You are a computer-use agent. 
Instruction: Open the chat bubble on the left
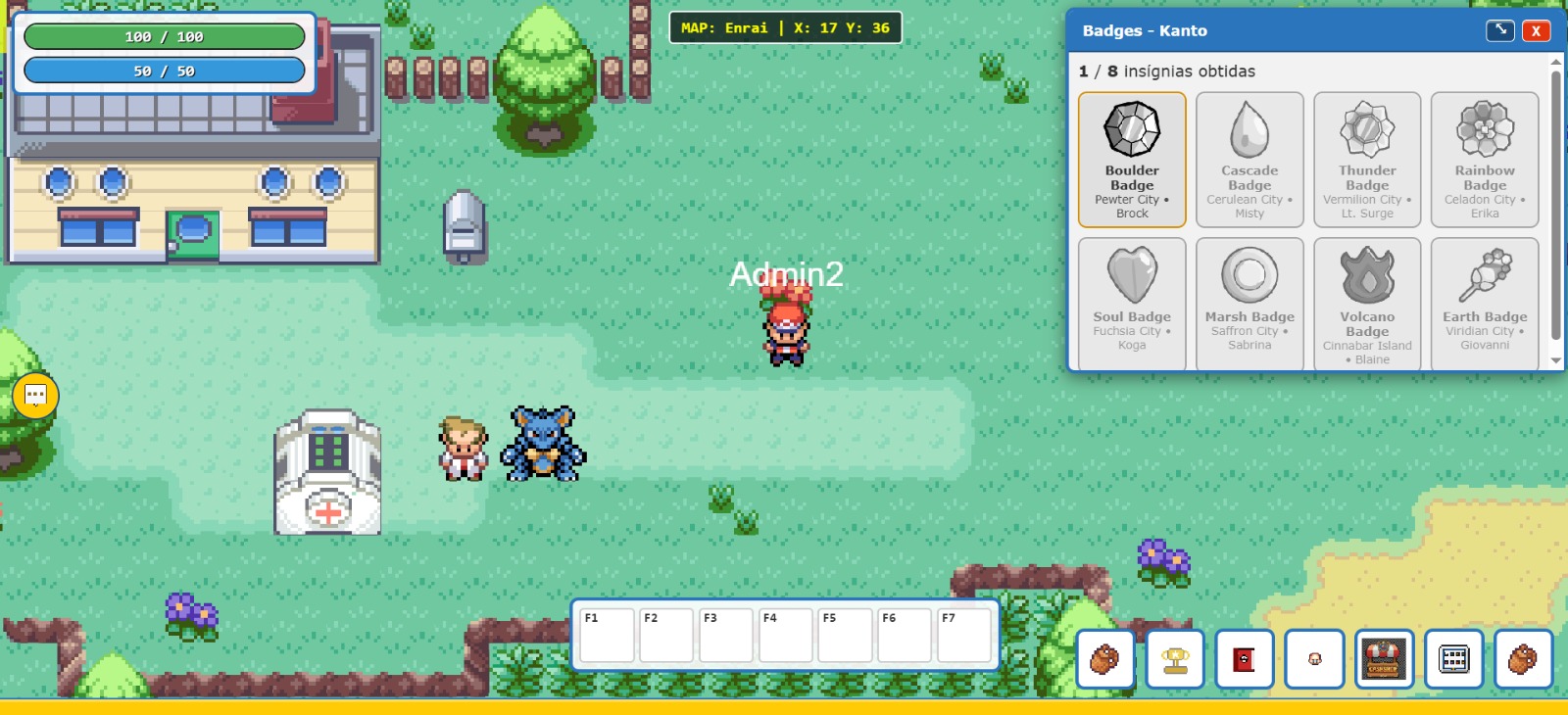click(x=35, y=396)
